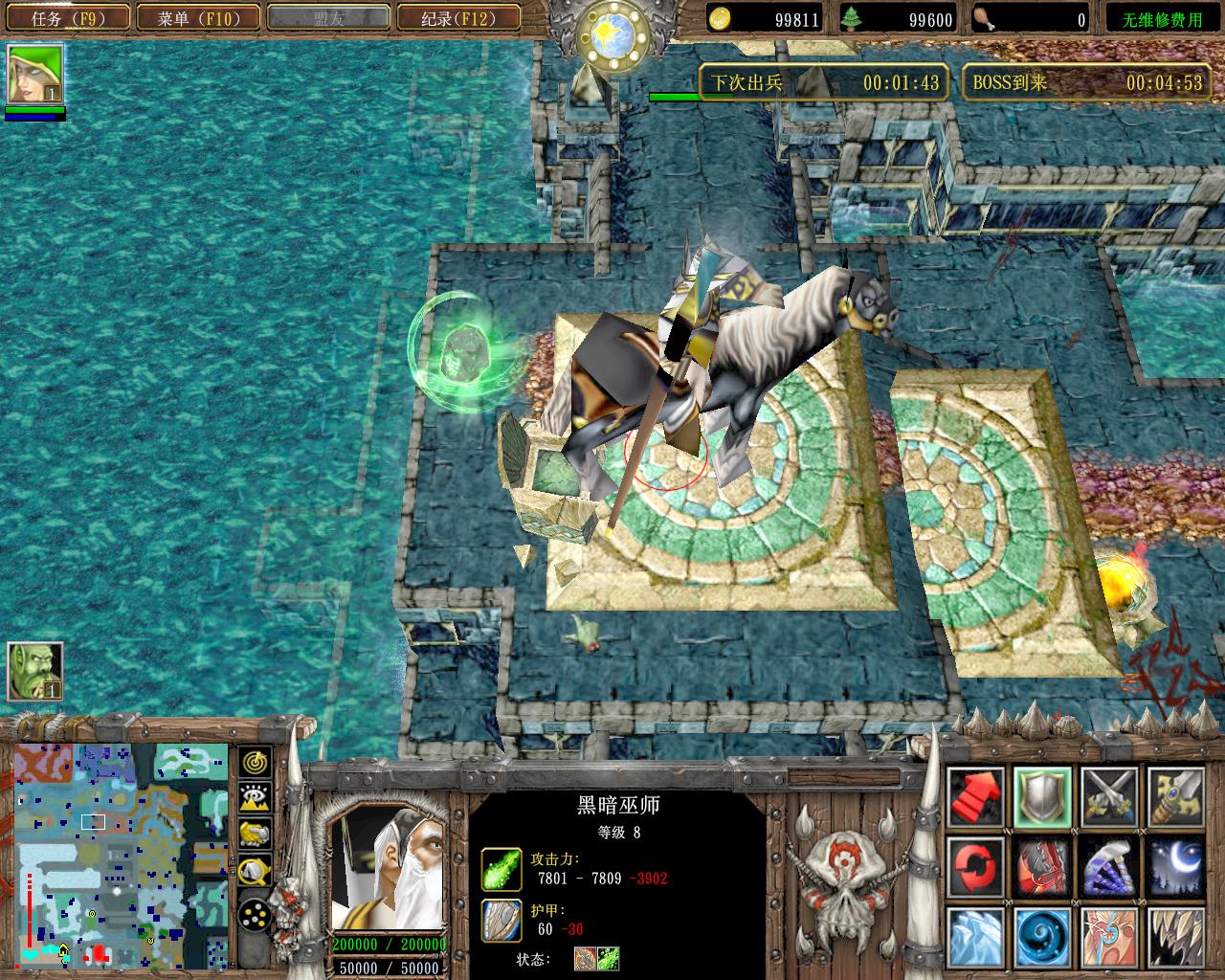
Task: Click the minimap to move the camera
Action: [120, 854]
